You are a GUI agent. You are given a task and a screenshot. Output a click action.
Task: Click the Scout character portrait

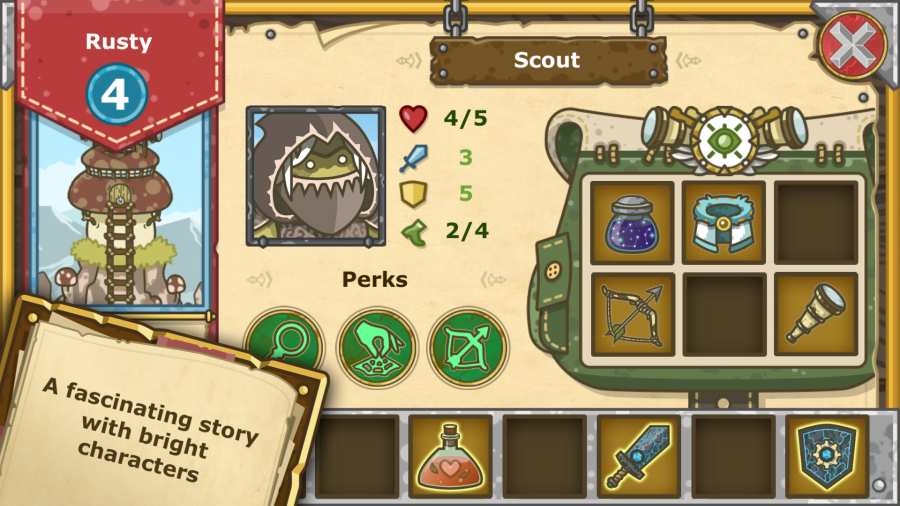316,176
